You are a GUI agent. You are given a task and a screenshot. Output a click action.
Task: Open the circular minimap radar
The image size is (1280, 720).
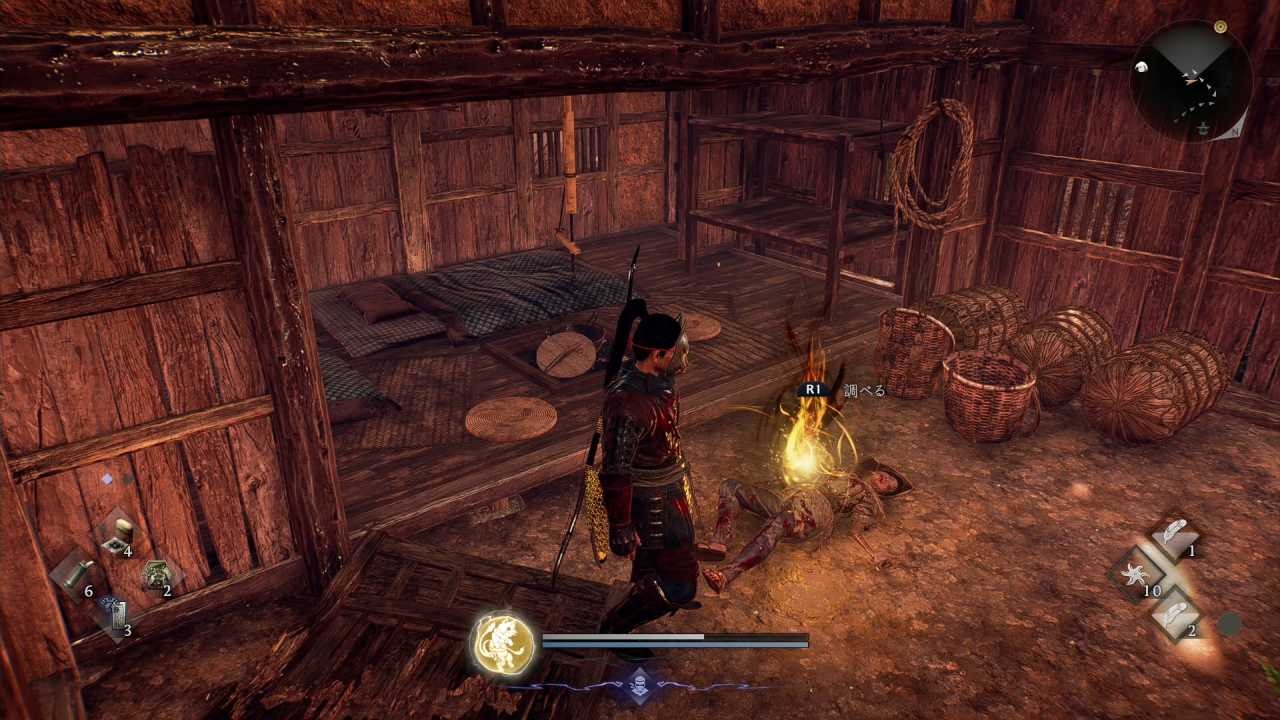pyautogui.click(x=1190, y=81)
